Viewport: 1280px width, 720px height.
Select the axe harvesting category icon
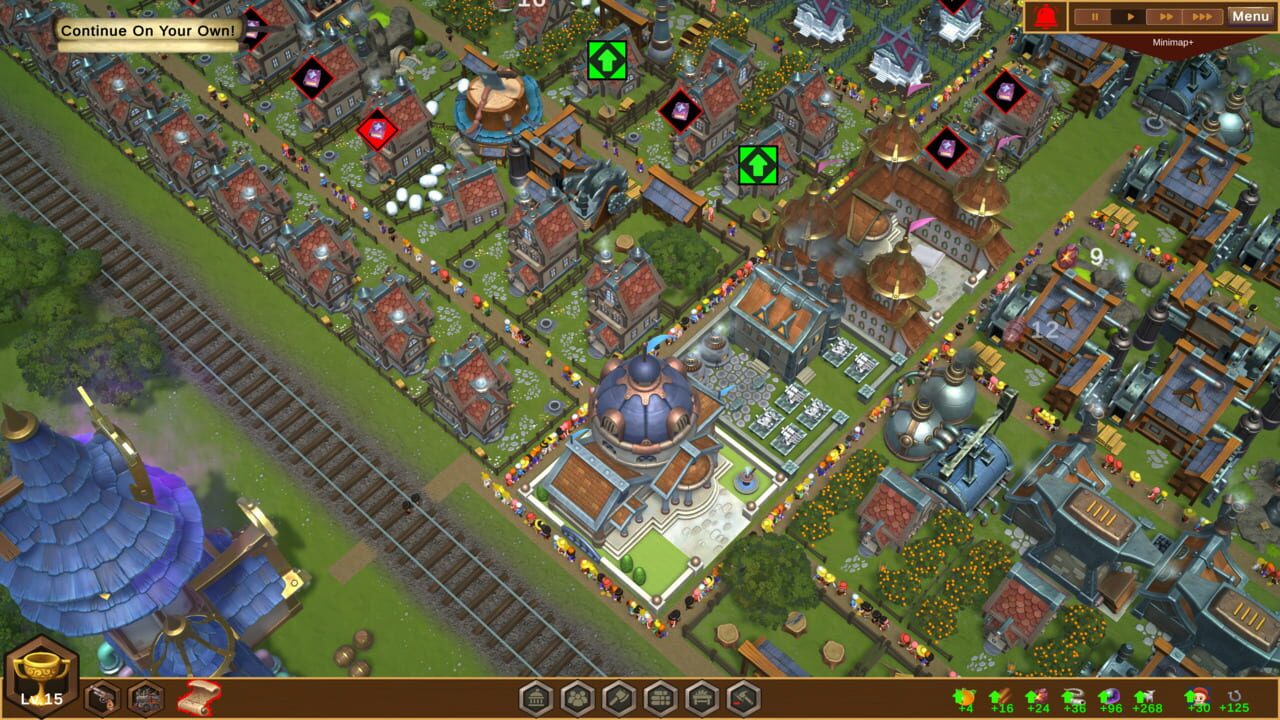tap(618, 697)
